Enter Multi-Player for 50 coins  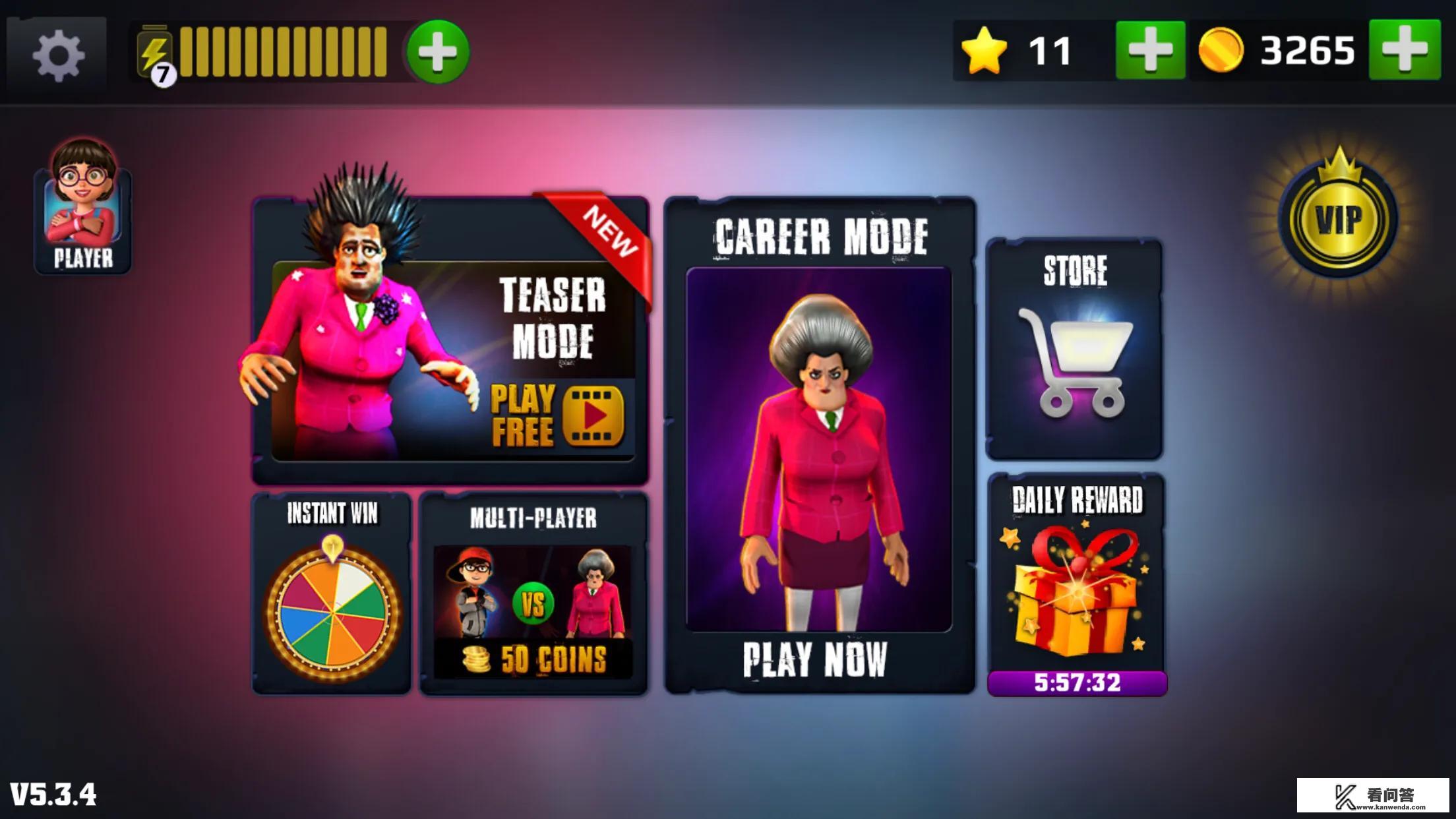click(x=533, y=595)
